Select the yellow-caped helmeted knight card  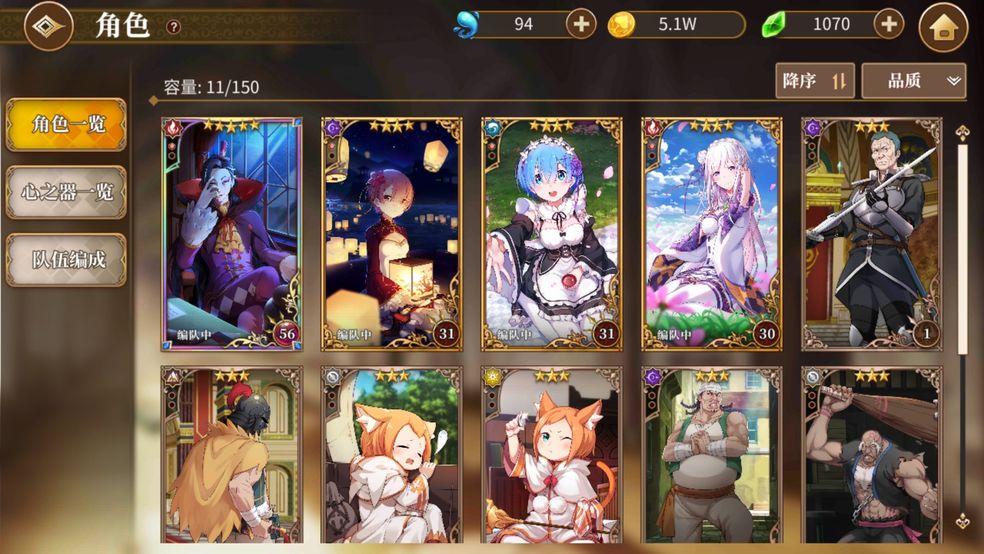(232, 456)
